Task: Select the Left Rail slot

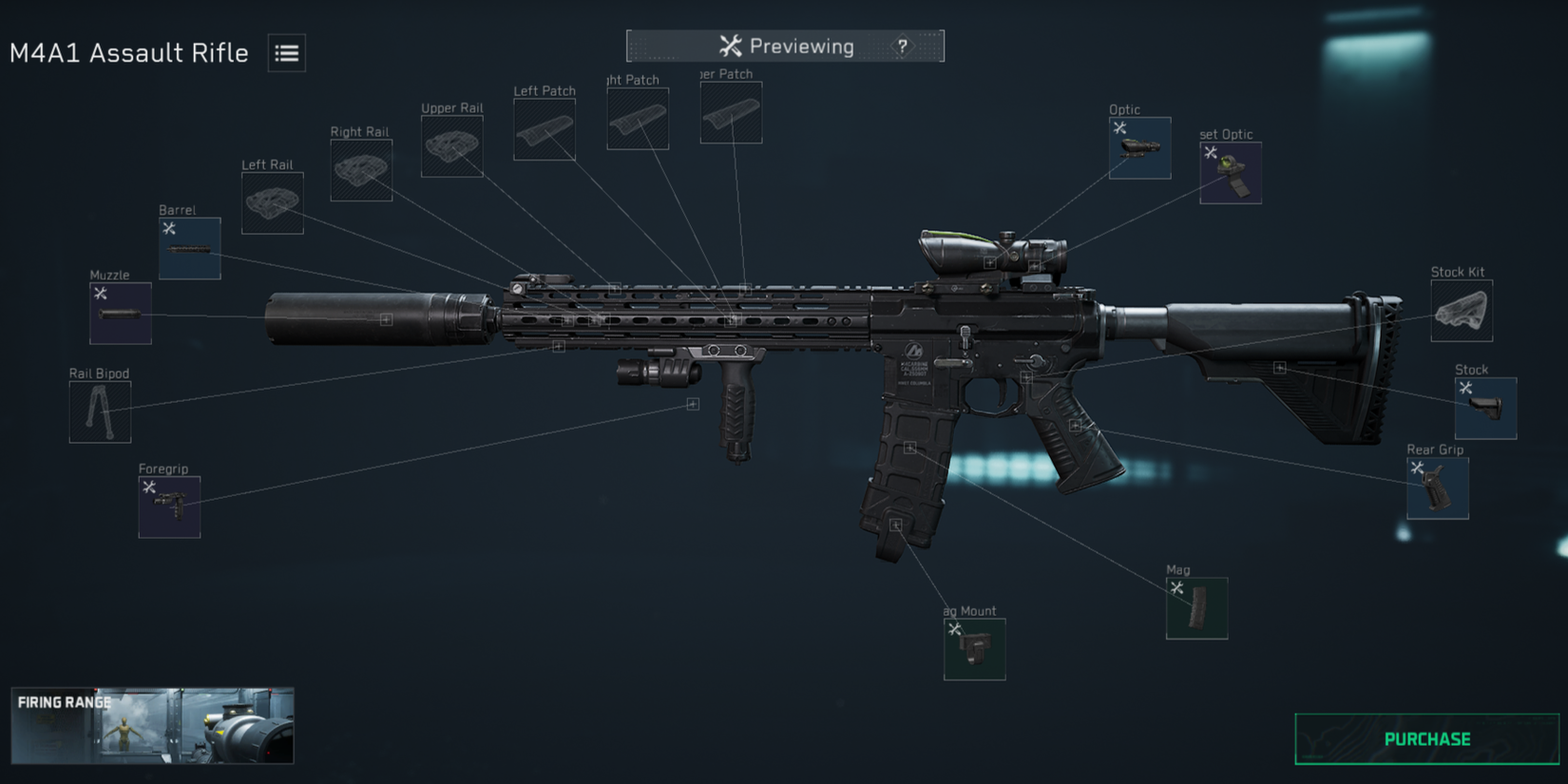Action: (x=271, y=201)
